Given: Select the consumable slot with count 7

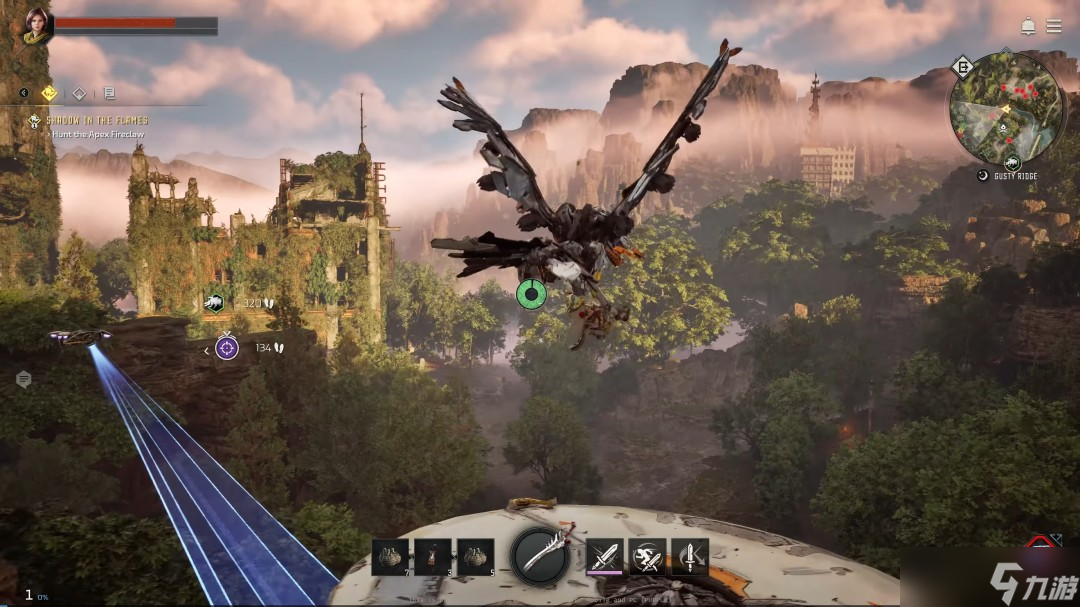Looking at the screenshot, I should pyautogui.click(x=390, y=557).
